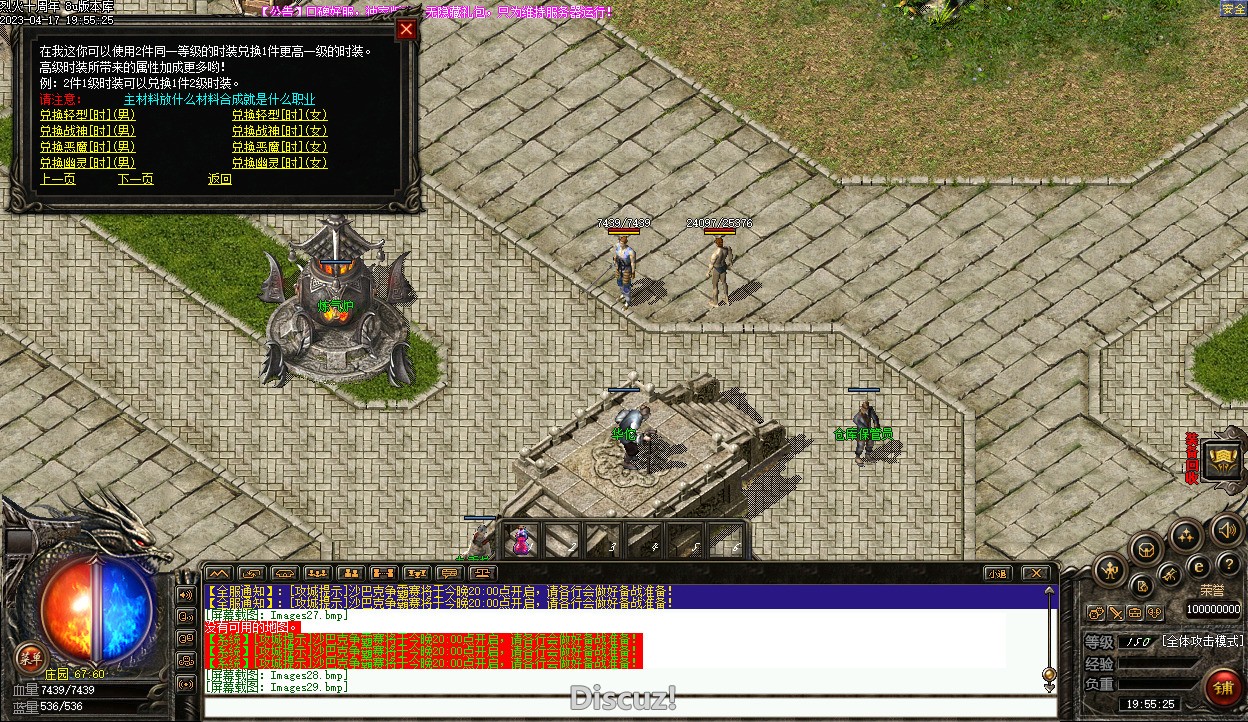Go to previous page via 上一页
1248x722 pixels.
tap(57, 180)
